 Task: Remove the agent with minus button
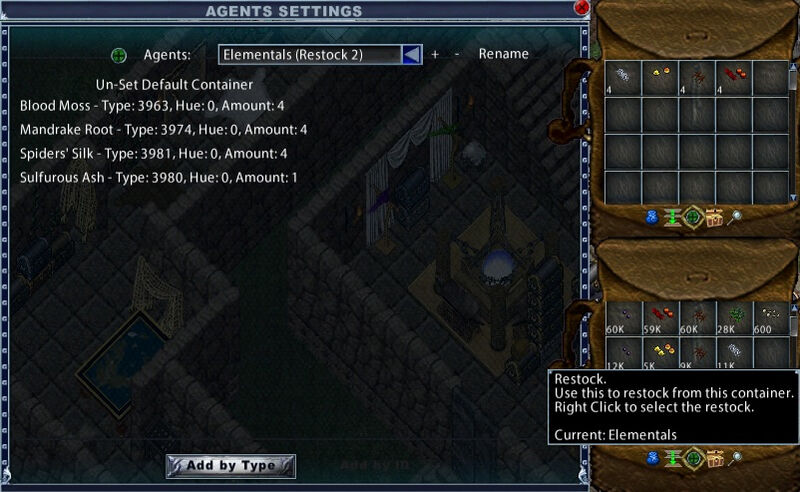click(x=457, y=54)
